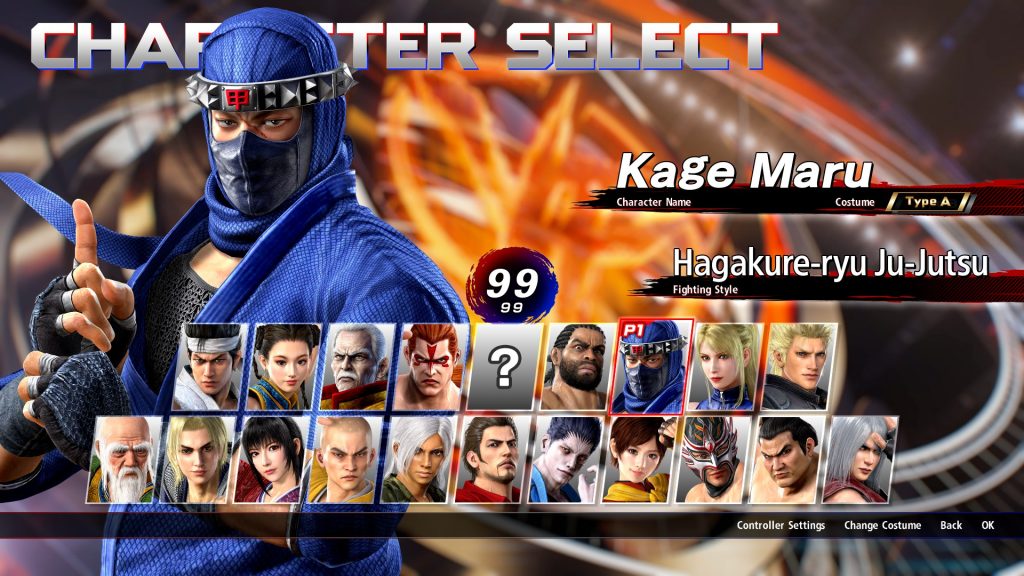
Task: Choose Pai Chan's portrait
Action: 284,367
